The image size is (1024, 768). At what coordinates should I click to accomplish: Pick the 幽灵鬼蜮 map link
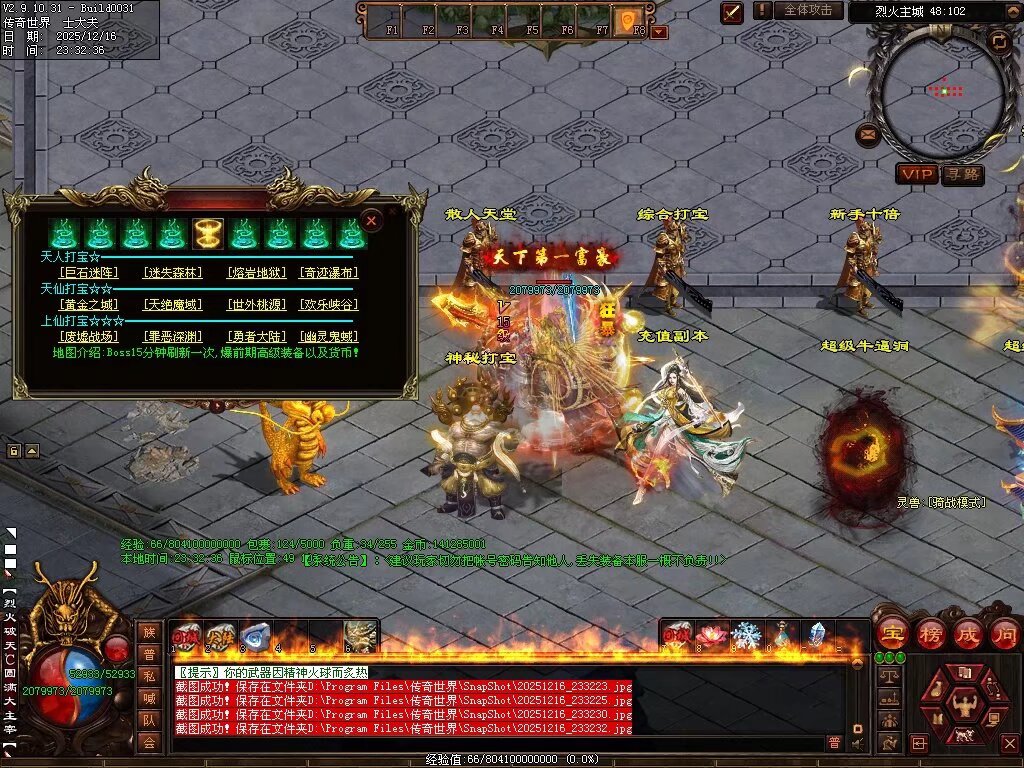(329, 337)
